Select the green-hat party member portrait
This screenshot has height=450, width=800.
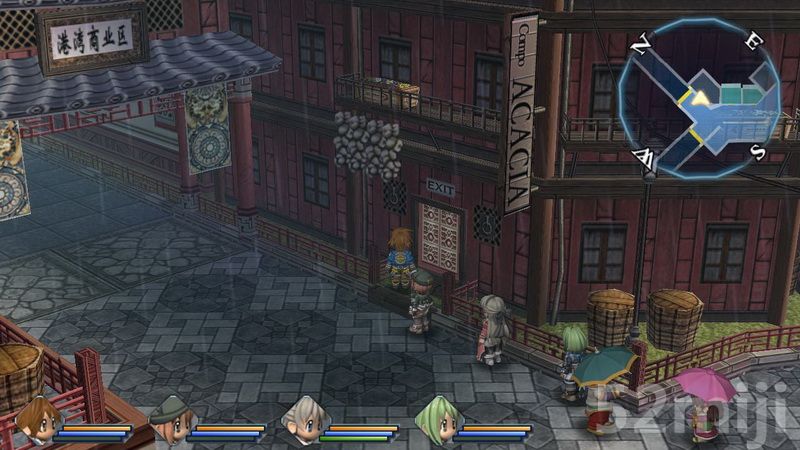[169, 418]
